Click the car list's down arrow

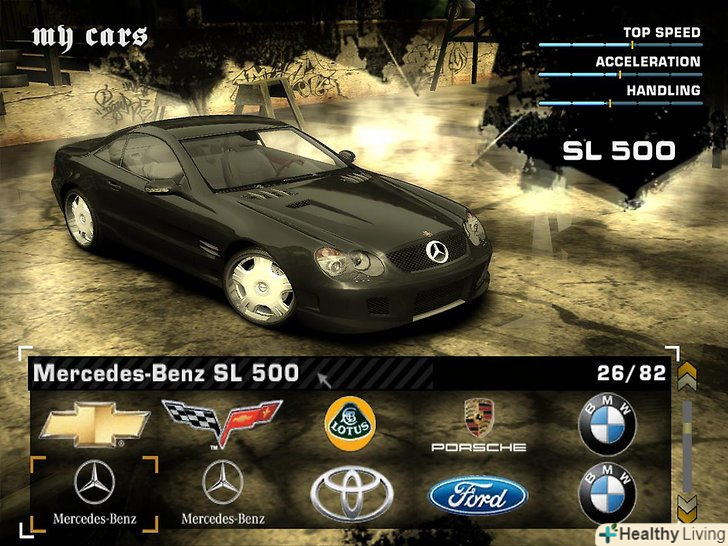tap(686, 505)
